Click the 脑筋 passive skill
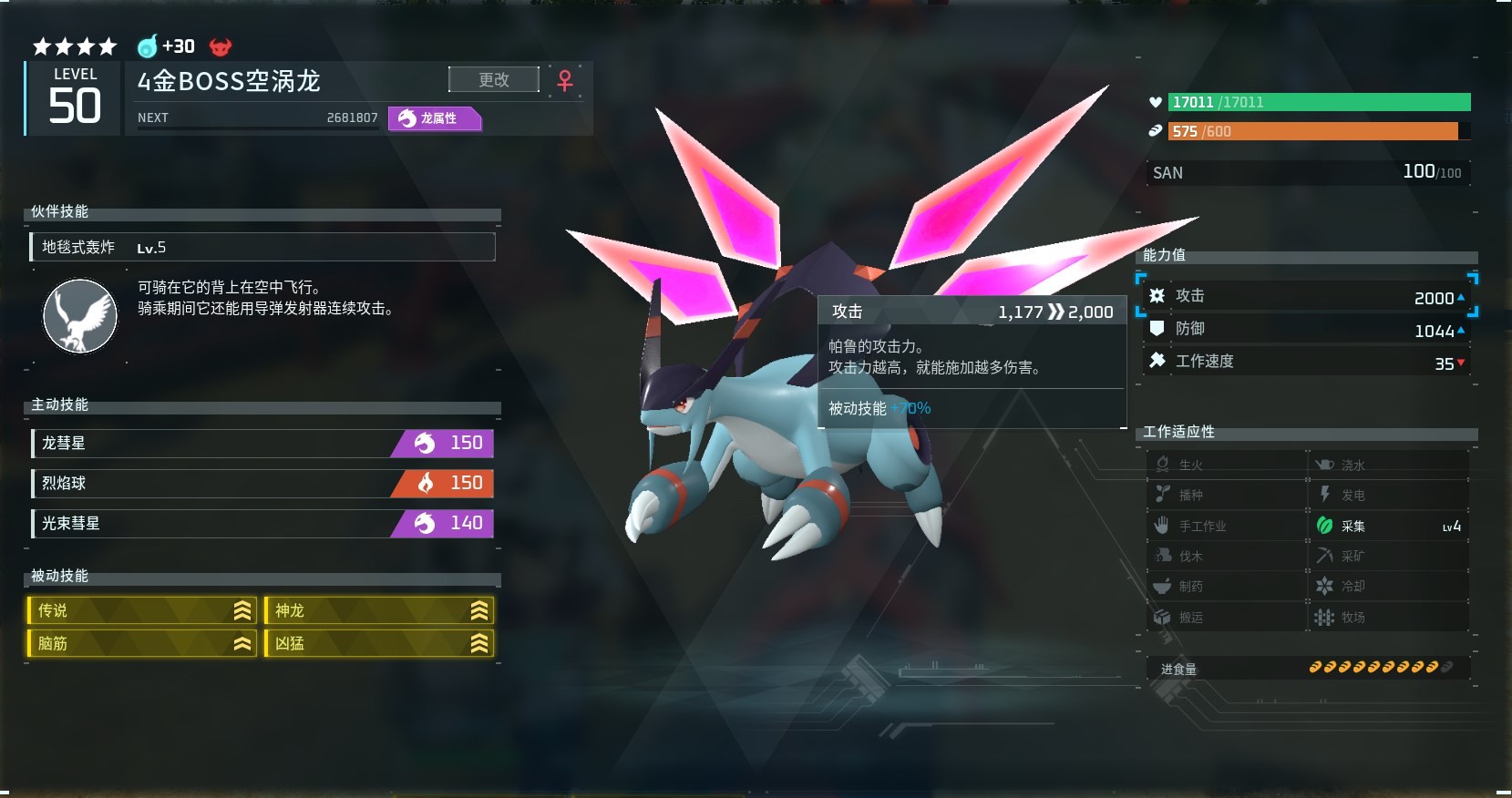This screenshot has width=1512, height=798. 142,643
